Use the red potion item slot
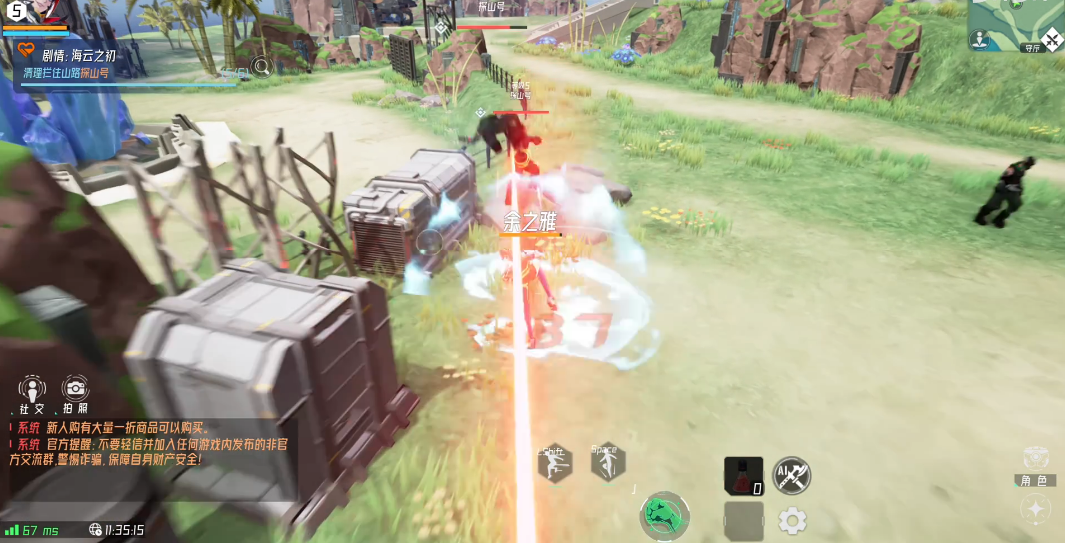This screenshot has width=1065, height=543. (x=743, y=476)
